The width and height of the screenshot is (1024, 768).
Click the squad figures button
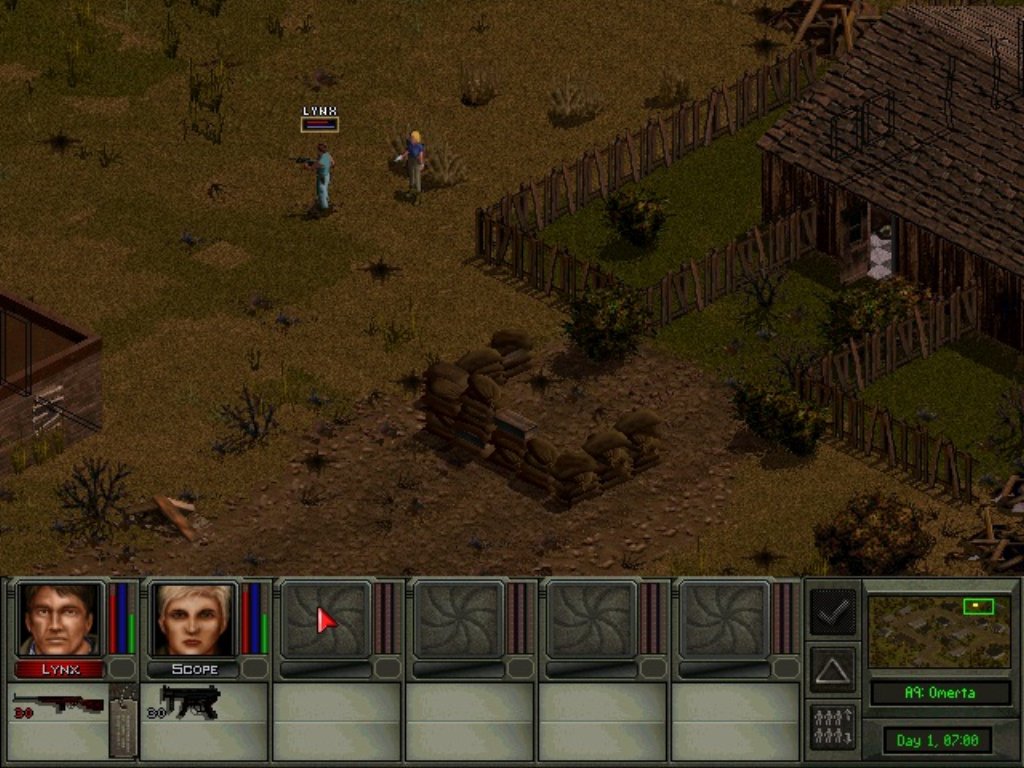click(x=832, y=727)
